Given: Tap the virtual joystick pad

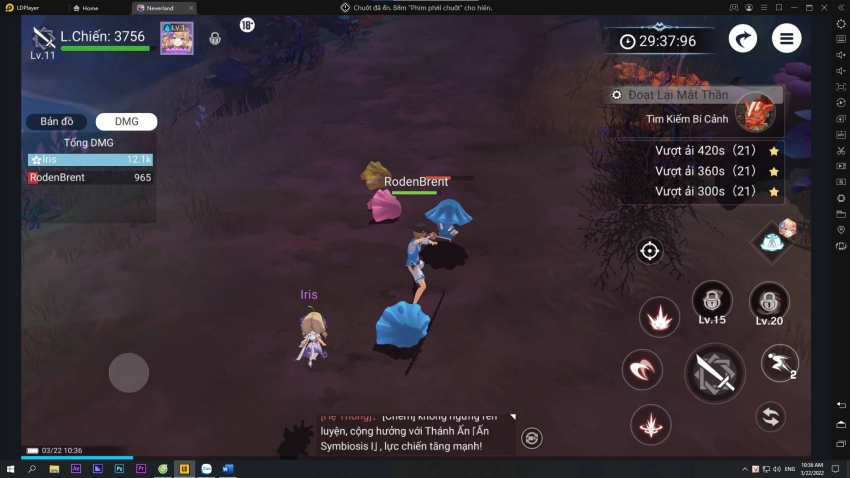Looking at the screenshot, I should [x=129, y=373].
